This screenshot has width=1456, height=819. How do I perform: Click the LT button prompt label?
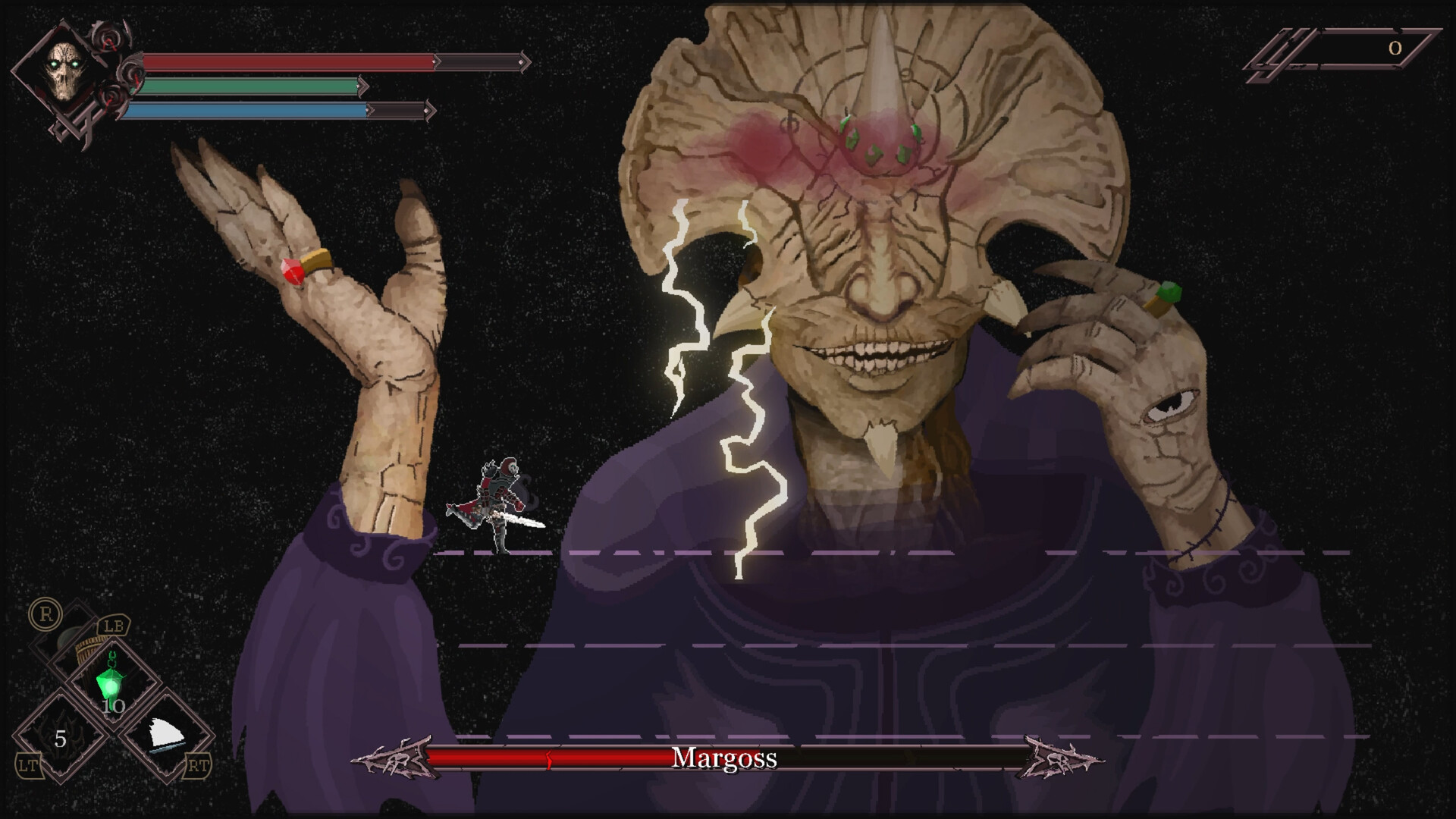point(27,766)
